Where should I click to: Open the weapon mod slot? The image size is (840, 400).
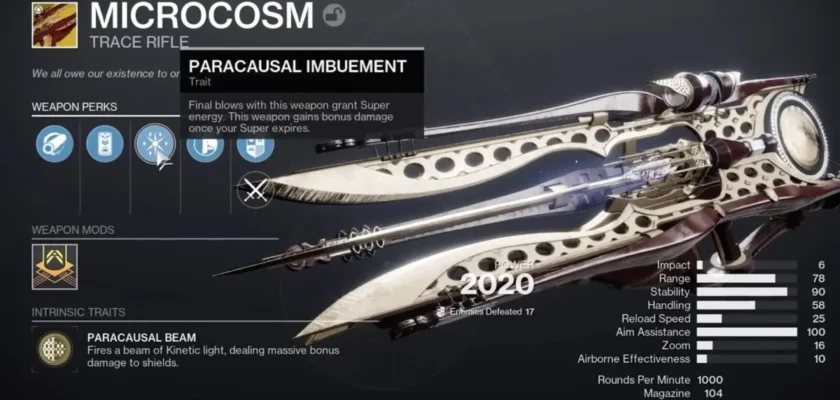coord(55,264)
